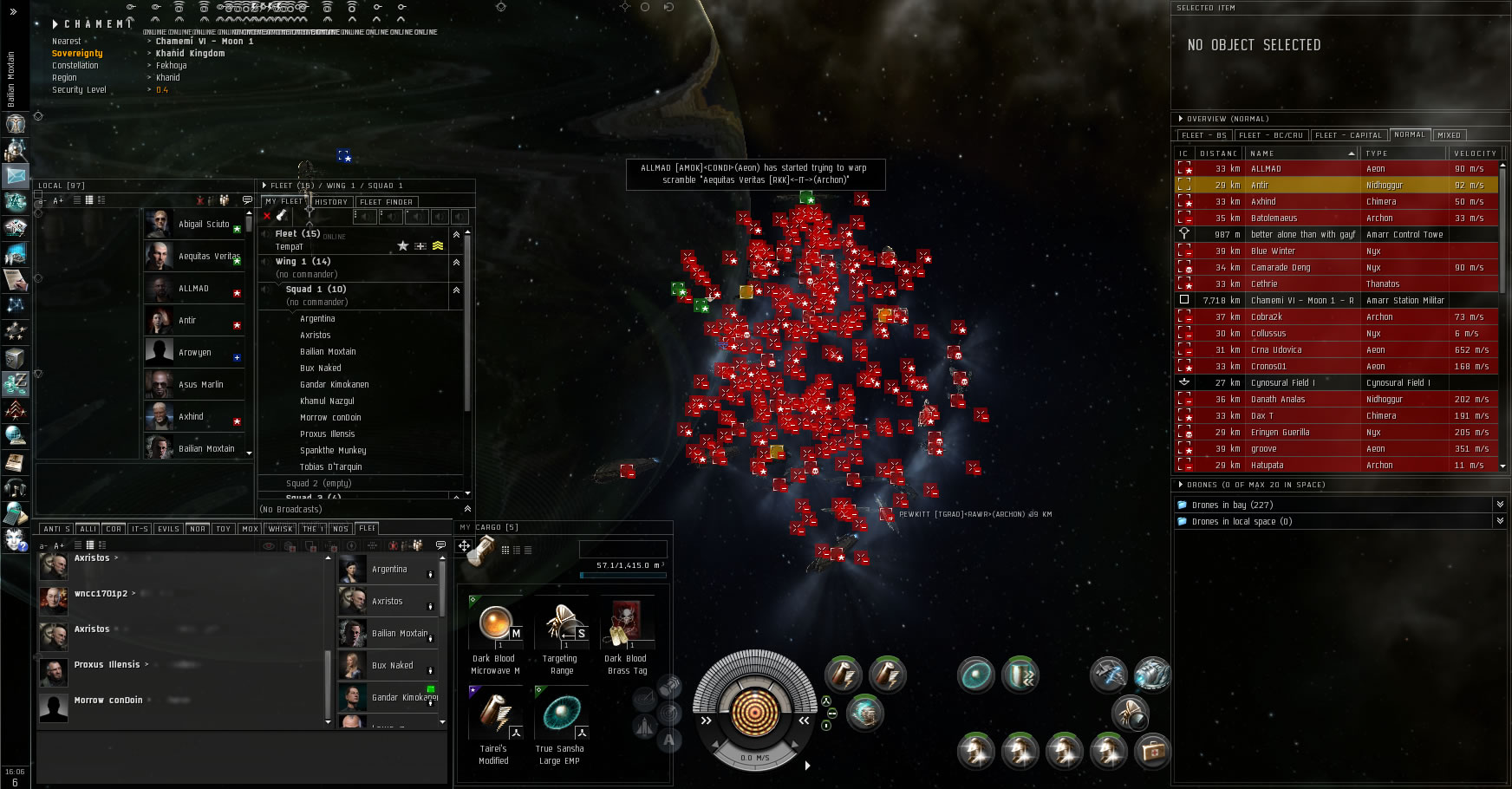Viewport: 1512px width, 789px height.
Task: Sort overview by Velocity column header
Action: tap(1475, 153)
